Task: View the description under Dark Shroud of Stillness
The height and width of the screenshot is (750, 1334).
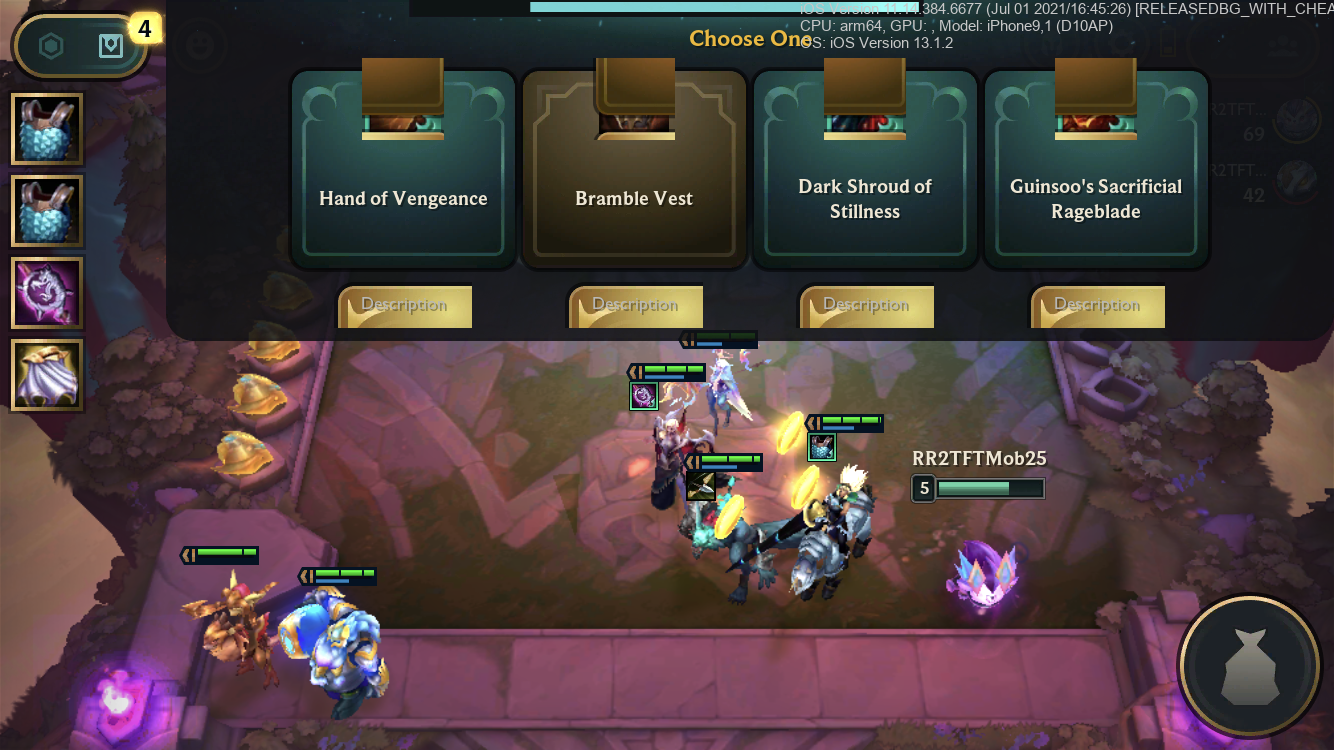Action: (867, 306)
